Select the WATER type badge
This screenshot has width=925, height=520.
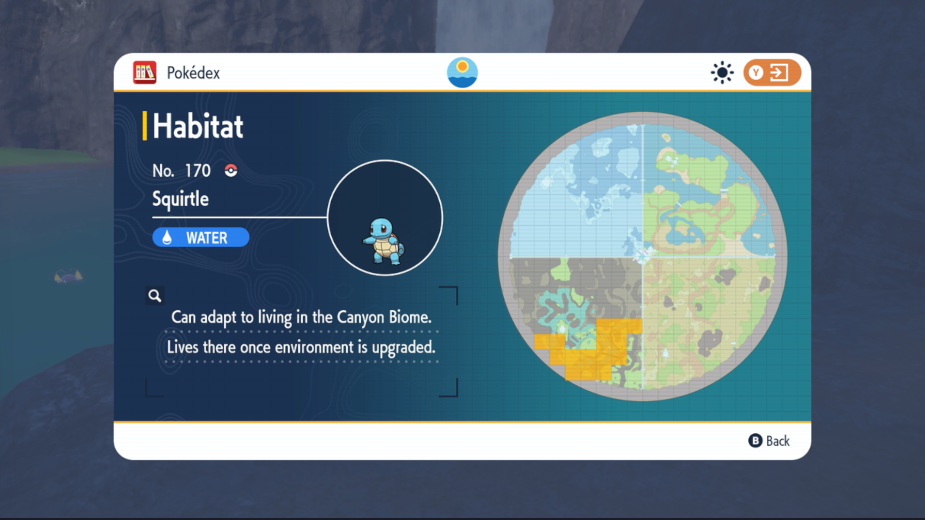click(200, 238)
